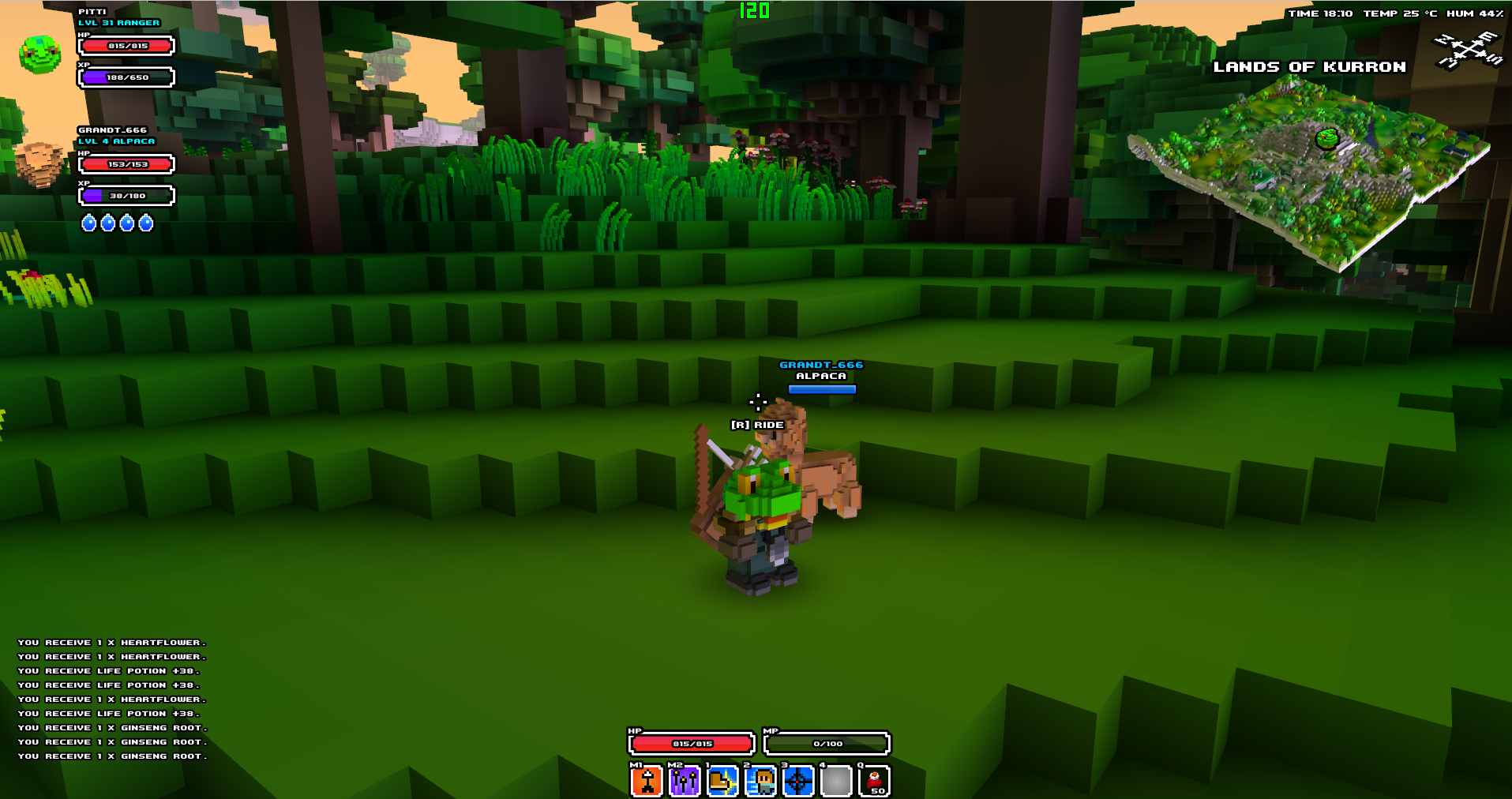Select the blue crosshair aim skill
The height and width of the screenshot is (799, 1512).
[798, 782]
